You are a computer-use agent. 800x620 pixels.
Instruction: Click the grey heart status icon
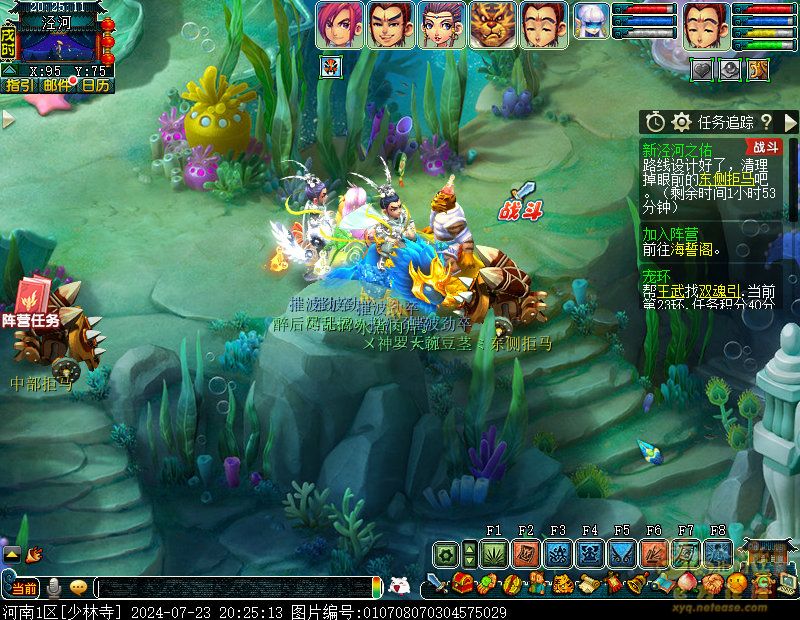pyautogui.click(x=703, y=68)
